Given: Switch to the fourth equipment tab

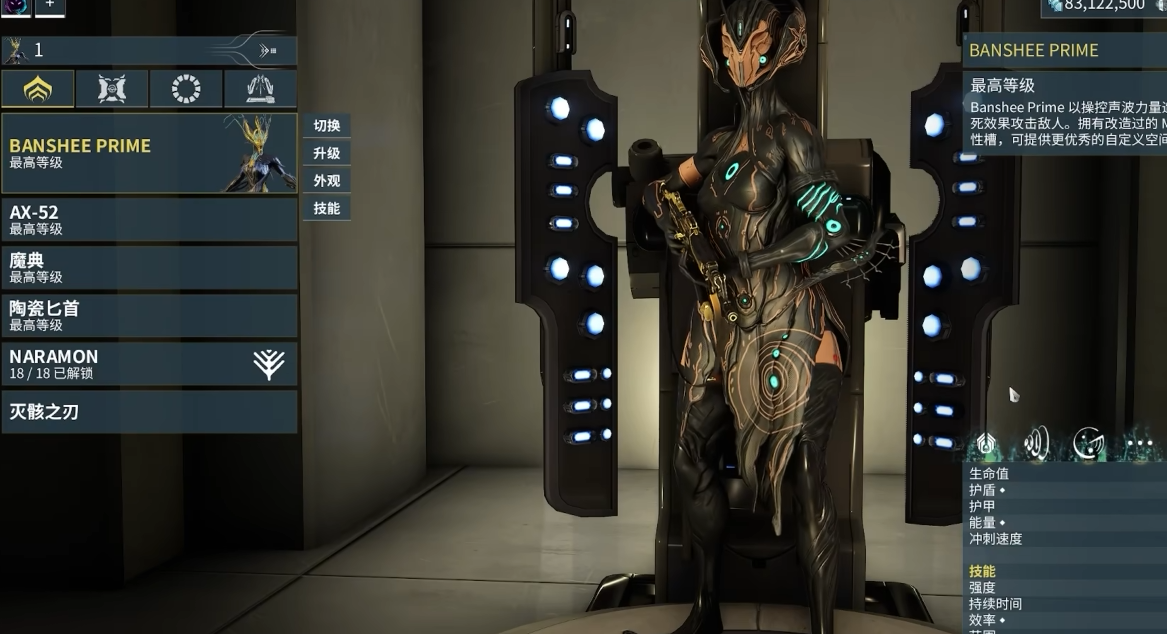Looking at the screenshot, I should [260, 89].
